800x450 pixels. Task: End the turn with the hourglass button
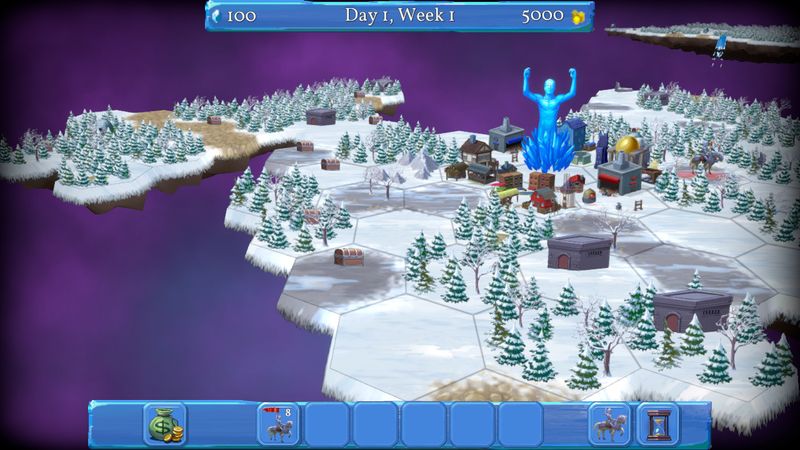tap(657, 423)
